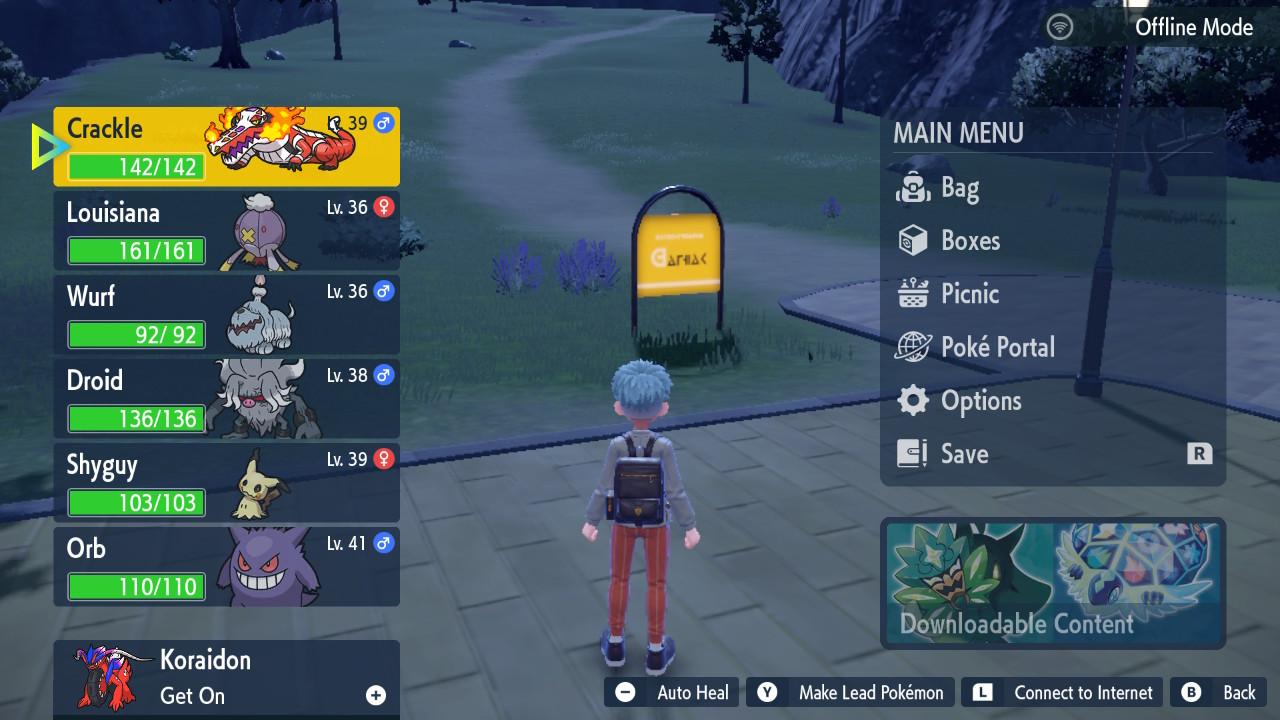Select the party Pokémon named Wurf
The image size is (1280, 720).
click(x=226, y=315)
